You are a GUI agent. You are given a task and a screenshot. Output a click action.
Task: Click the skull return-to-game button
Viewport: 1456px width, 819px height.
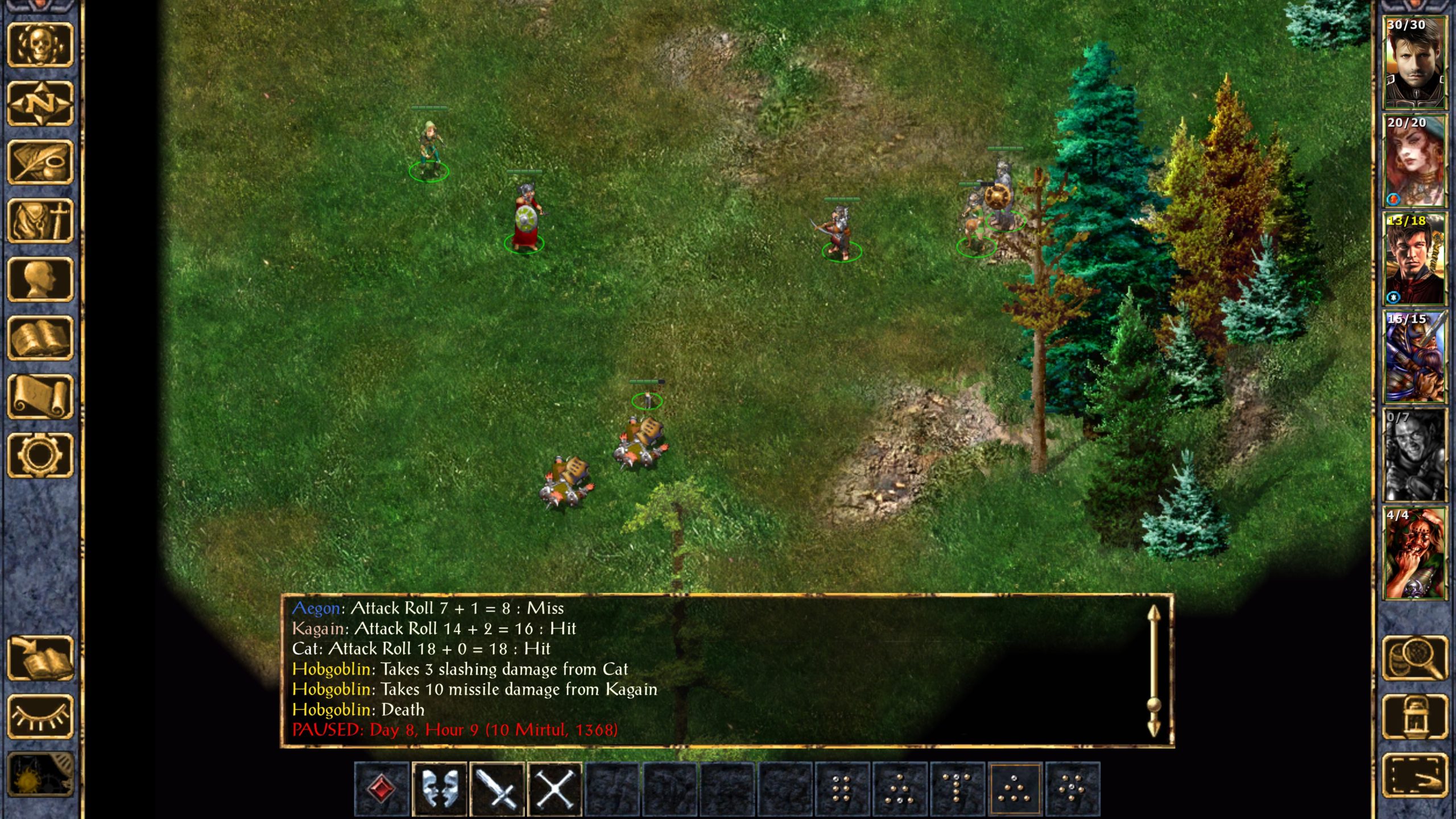pos(40,44)
